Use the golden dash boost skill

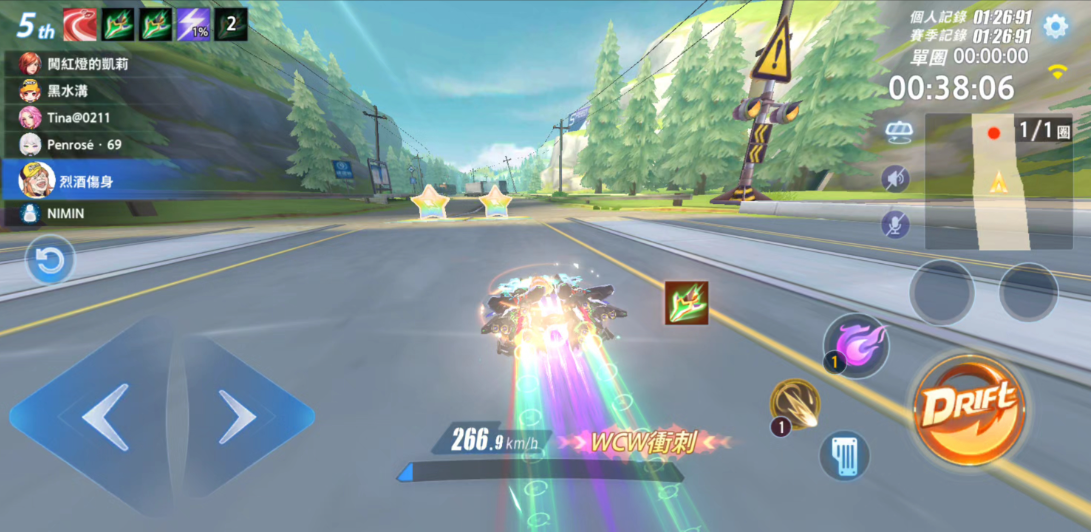pos(796,406)
